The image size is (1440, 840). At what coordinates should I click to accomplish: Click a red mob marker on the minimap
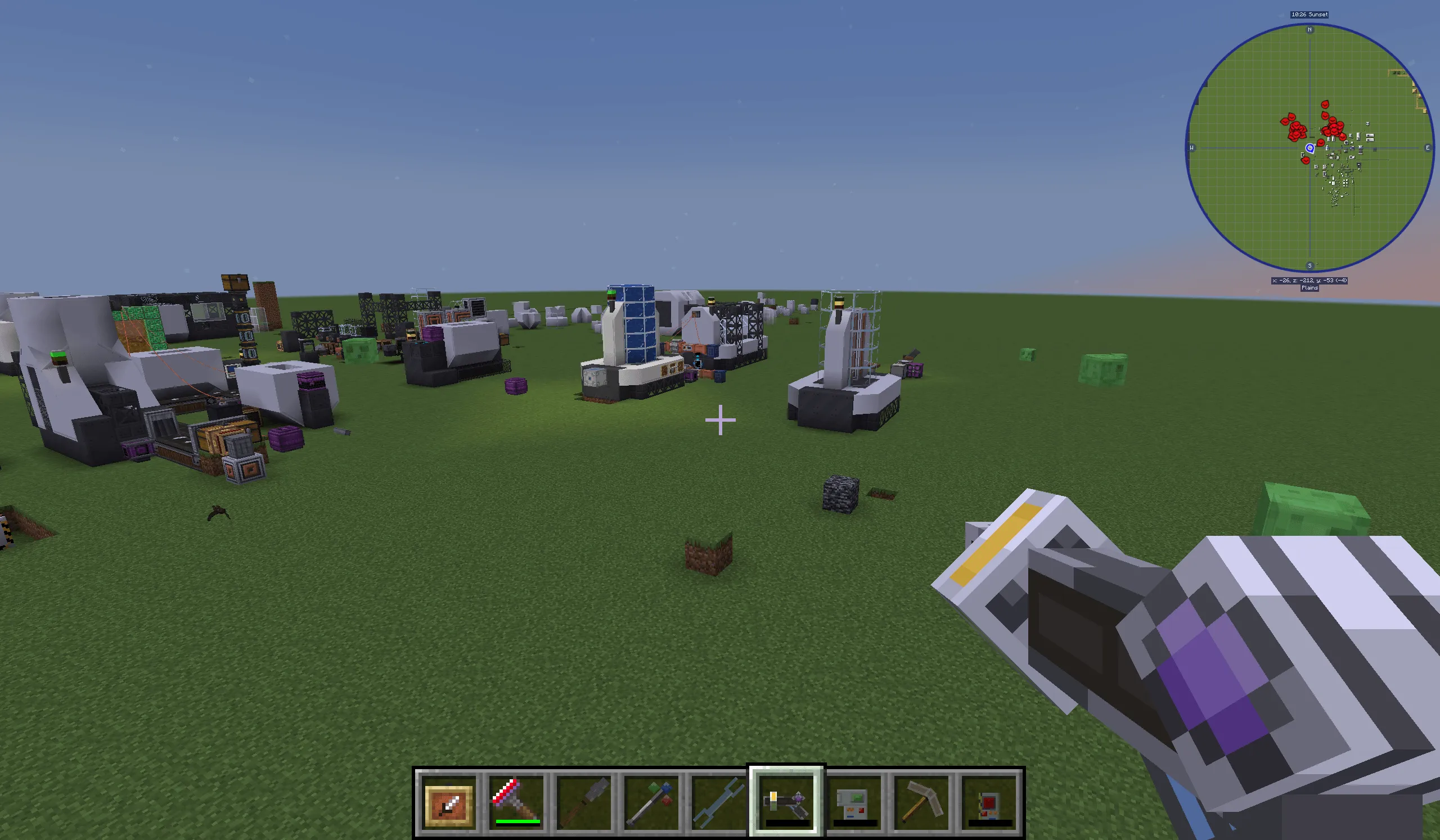coord(1299,130)
